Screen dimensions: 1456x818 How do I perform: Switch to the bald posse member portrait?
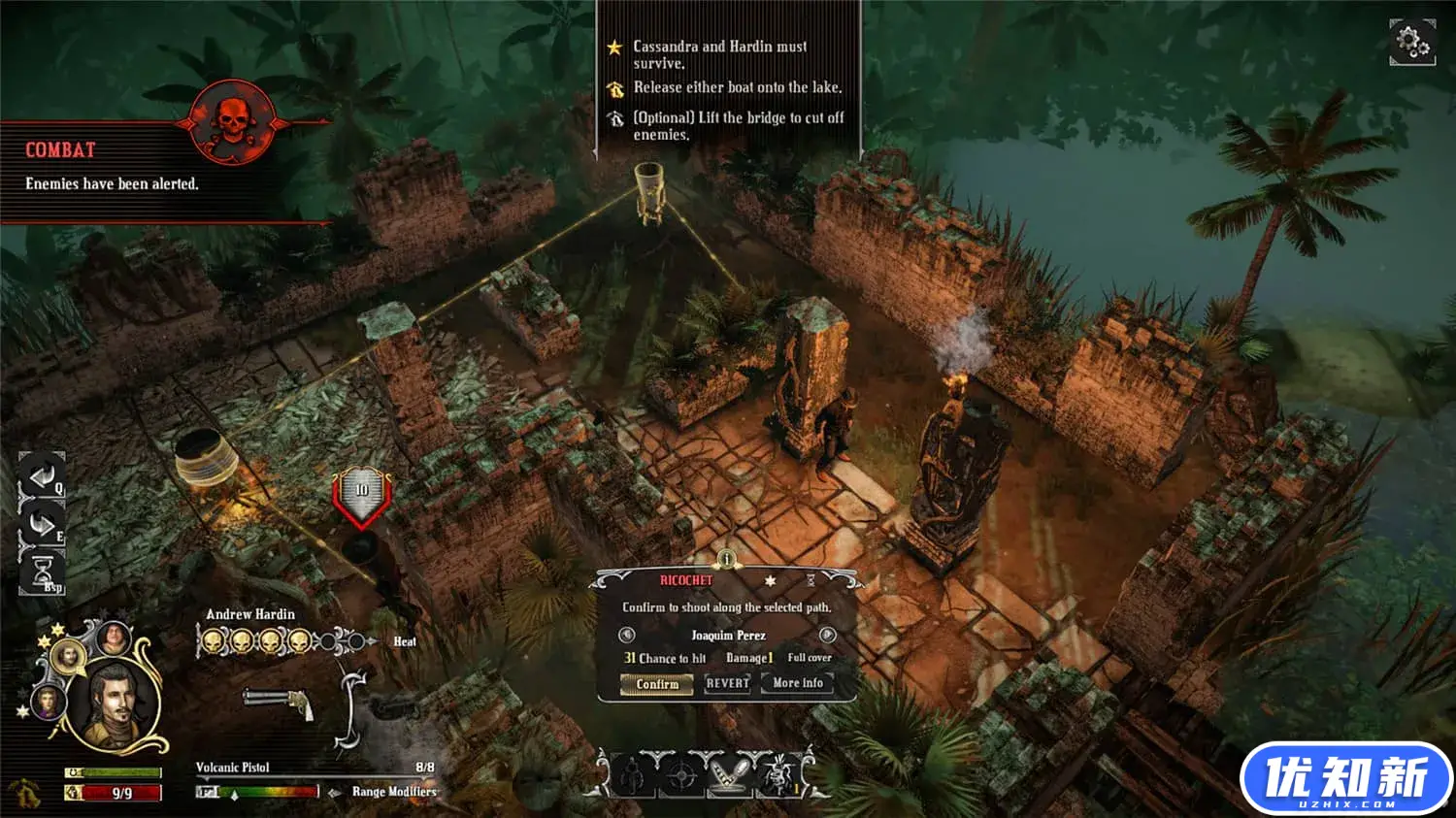(114, 638)
